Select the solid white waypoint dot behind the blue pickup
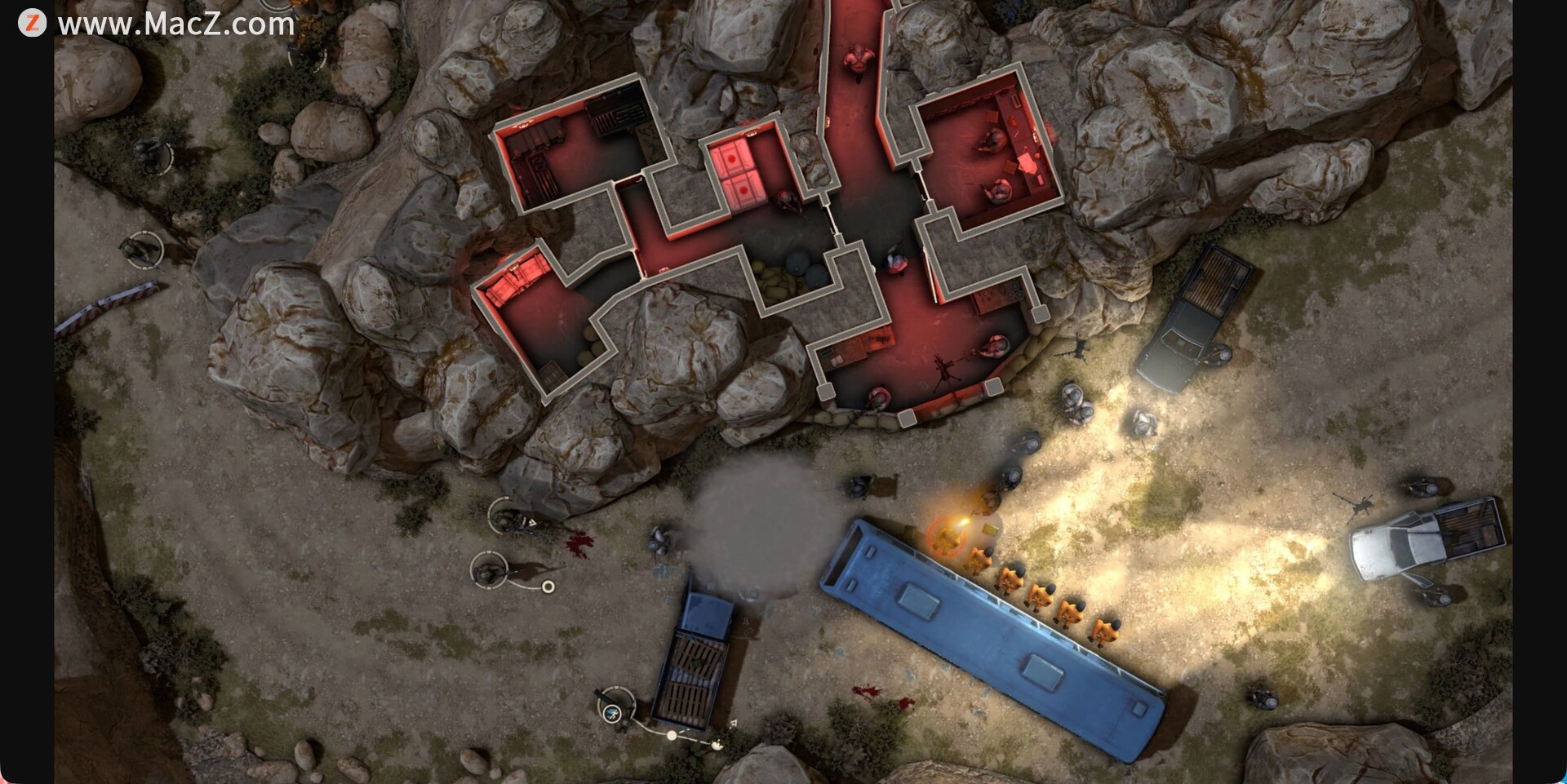 672,735
